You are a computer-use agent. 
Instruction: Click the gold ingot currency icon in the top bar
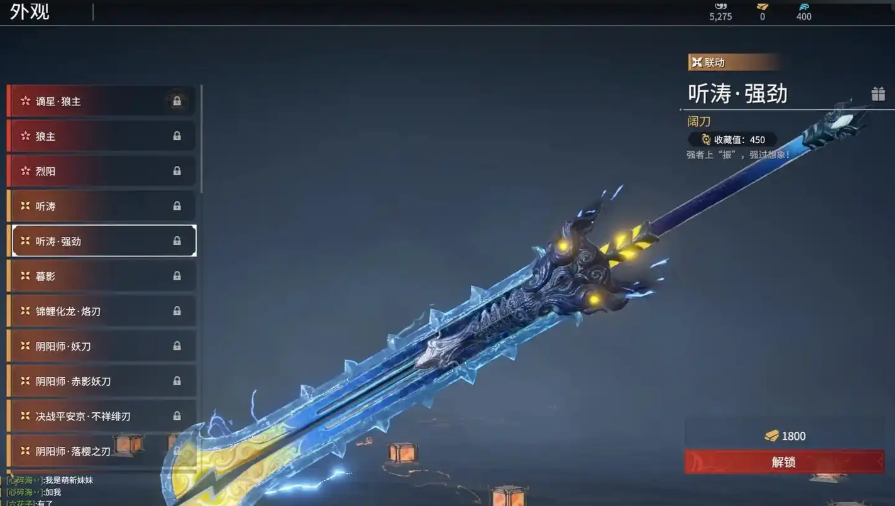[x=762, y=7]
